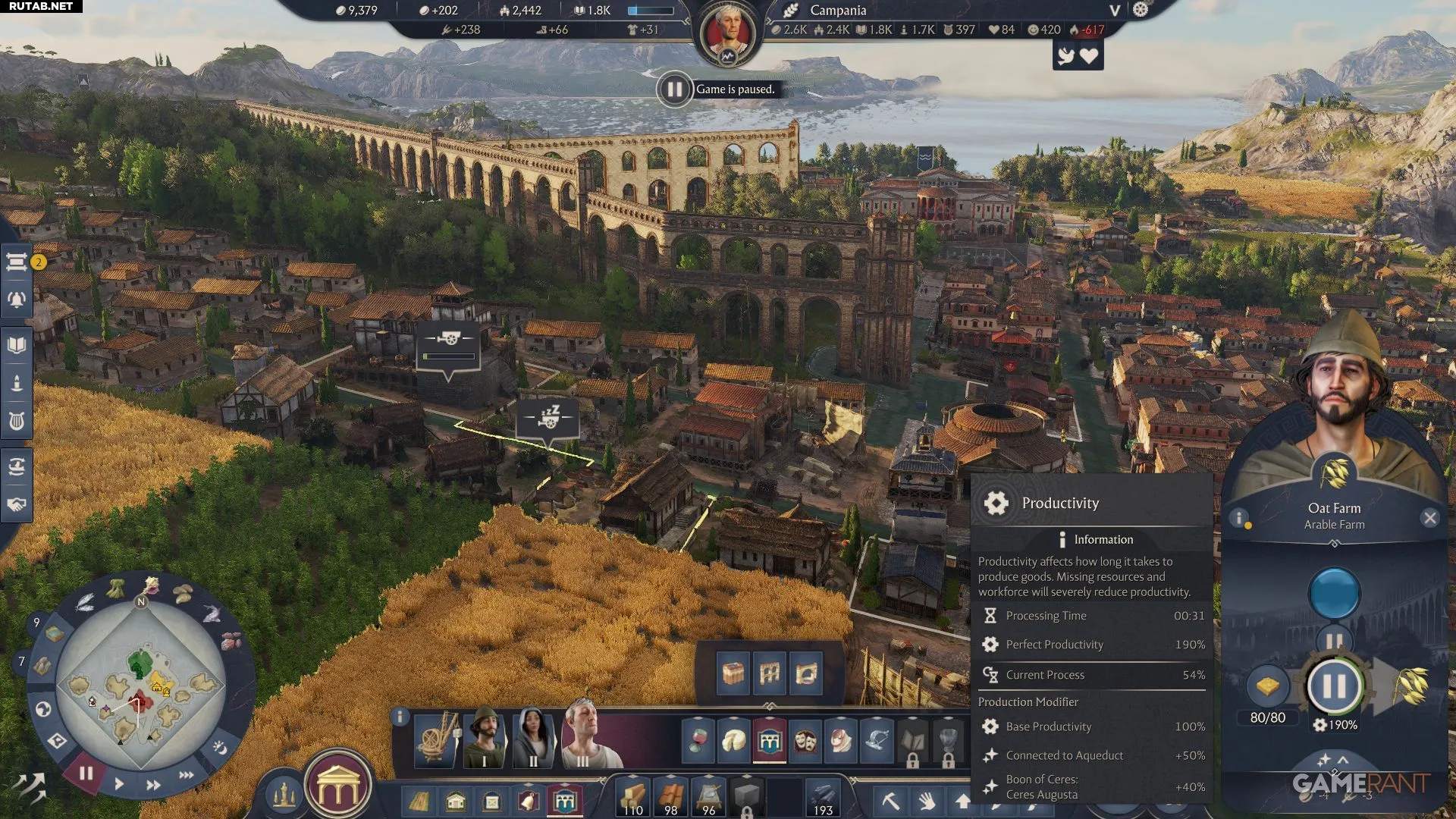This screenshot has width=1456, height=819.
Task: Set game speed to normal play
Action: coord(119,784)
